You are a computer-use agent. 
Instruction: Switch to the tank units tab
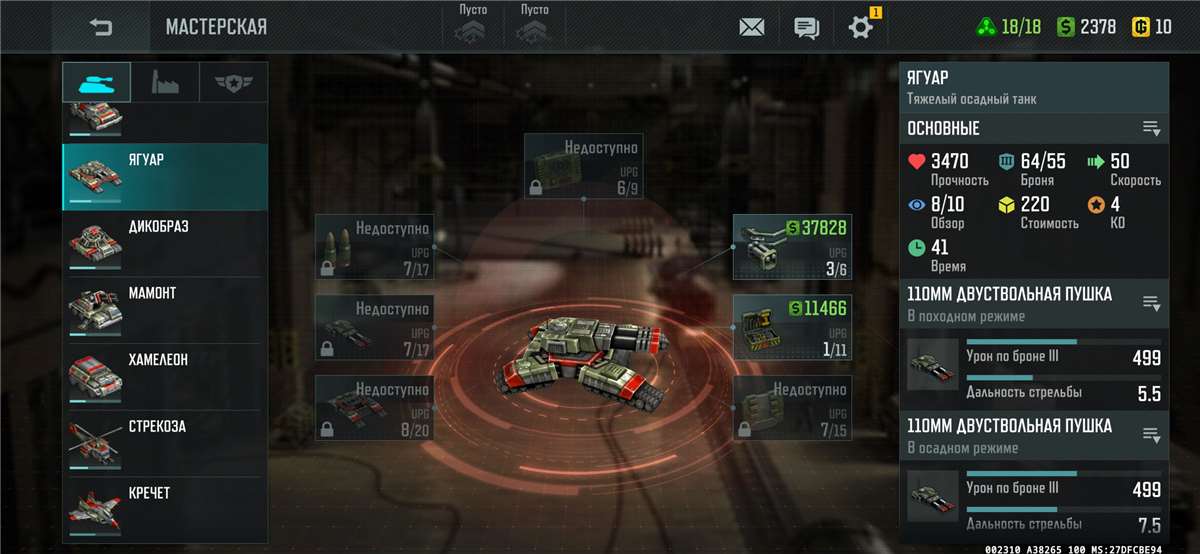pyautogui.click(x=96, y=82)
